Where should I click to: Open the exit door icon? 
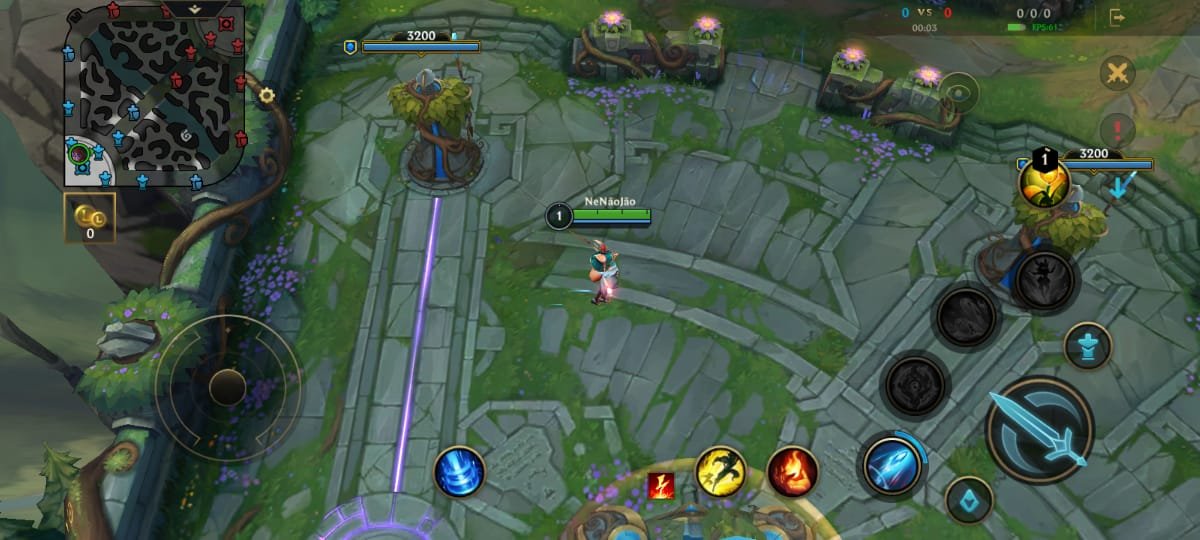point(1117,17)
